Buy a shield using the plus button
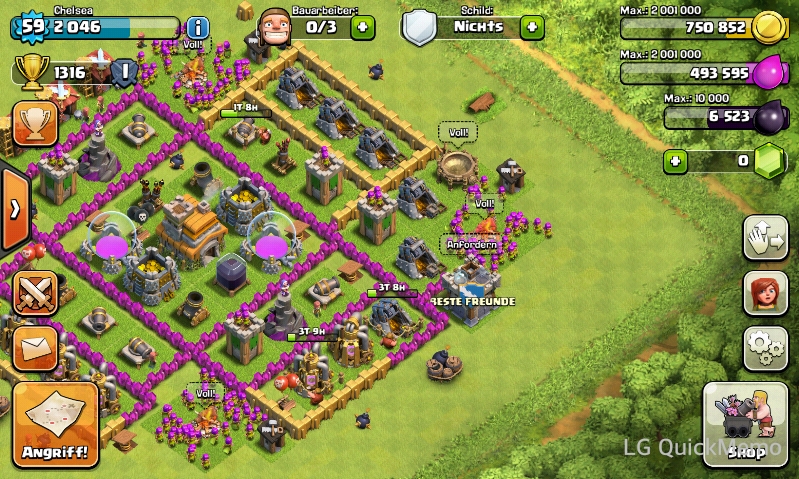799x479 pixels. click(x=532, y=27)
